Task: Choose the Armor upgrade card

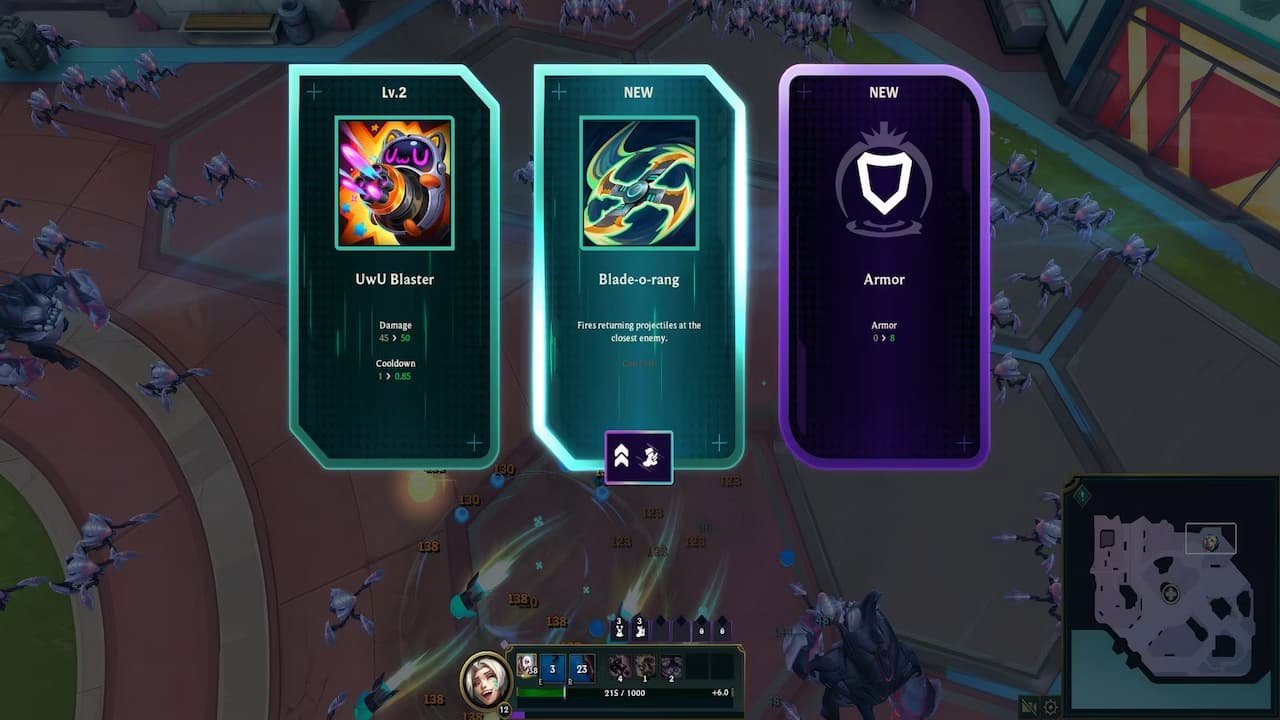Action: click(x=884, y=260)
